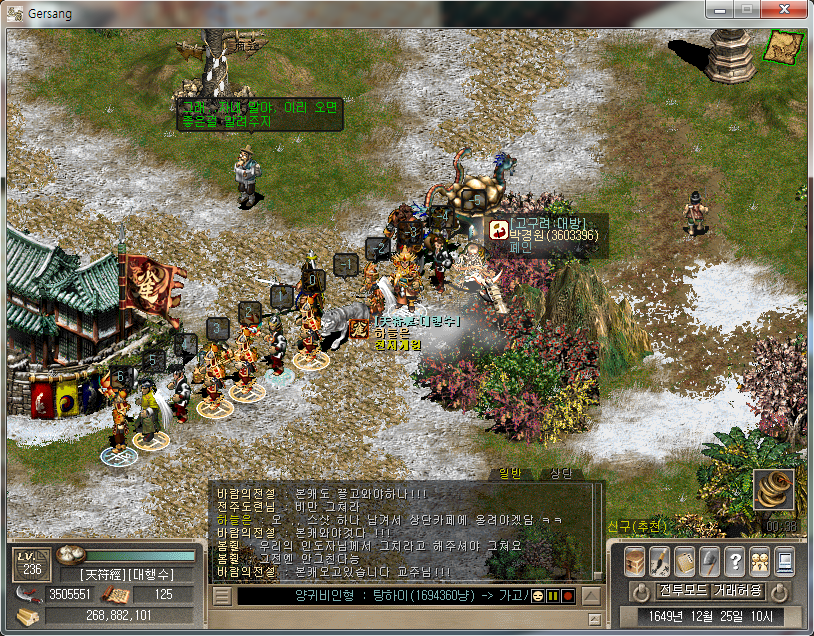Open the parchment map icon

[x=782, y=46]
